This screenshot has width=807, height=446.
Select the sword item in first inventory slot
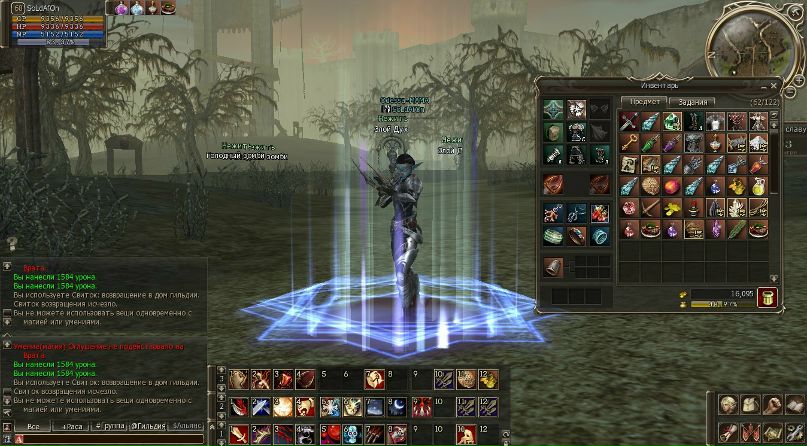629,121
